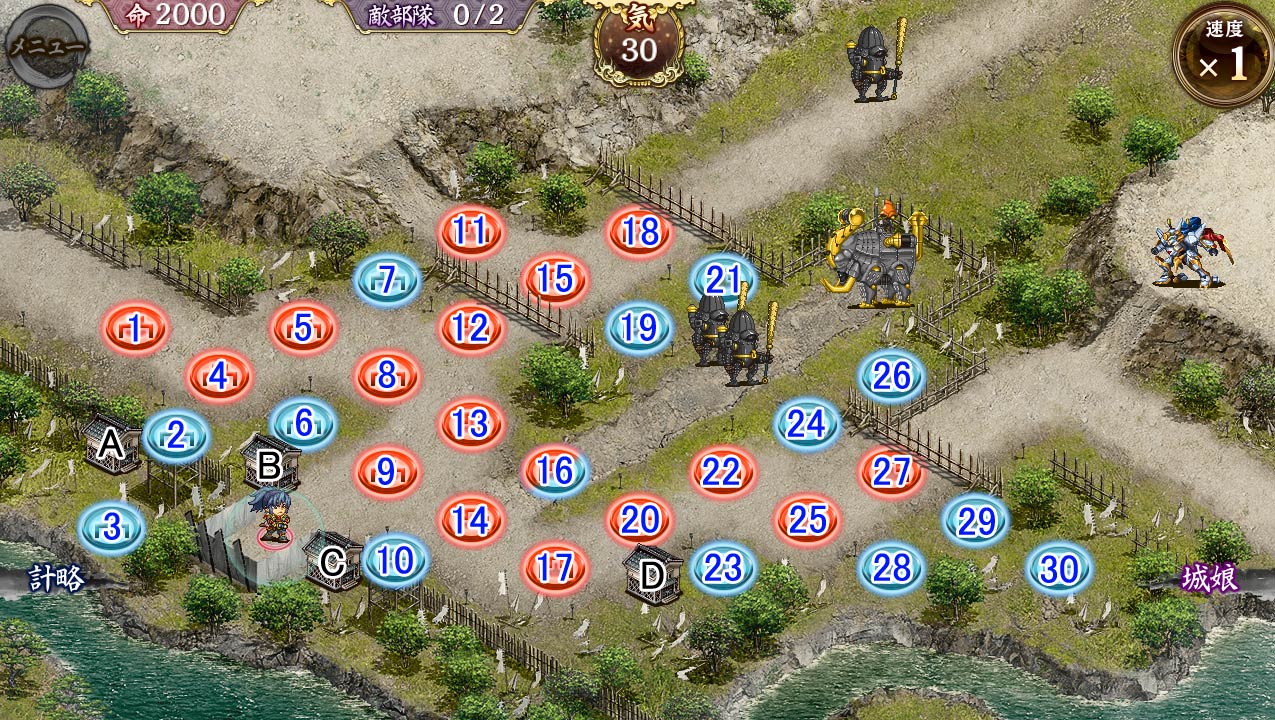Select red placement tile 11

(x=469, y=232)
